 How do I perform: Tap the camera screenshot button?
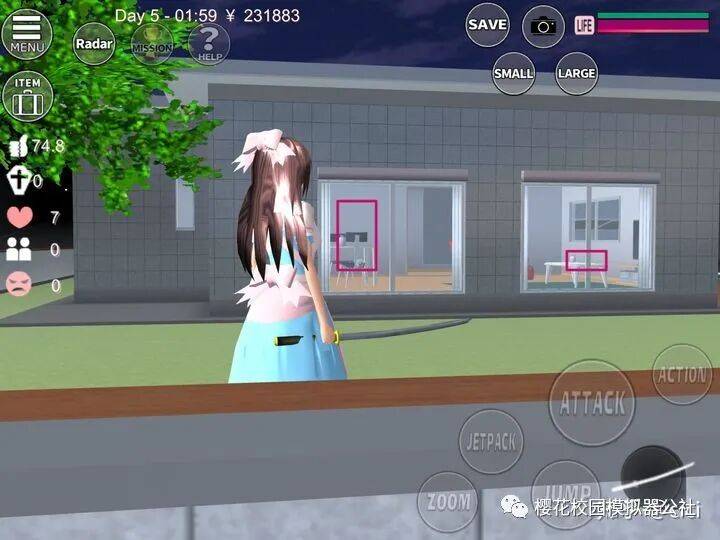point(543,26)
